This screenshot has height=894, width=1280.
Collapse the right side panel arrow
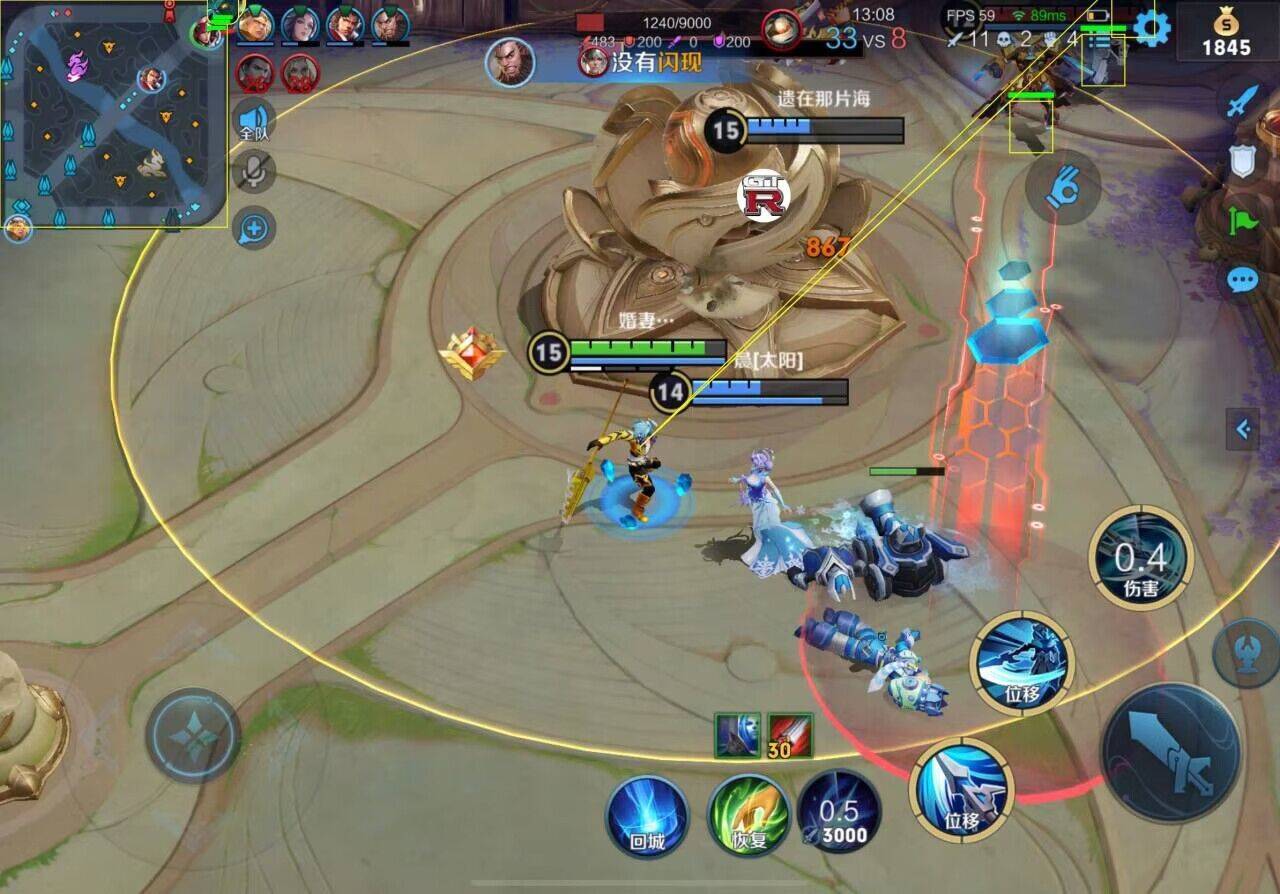coord(1243,430)
